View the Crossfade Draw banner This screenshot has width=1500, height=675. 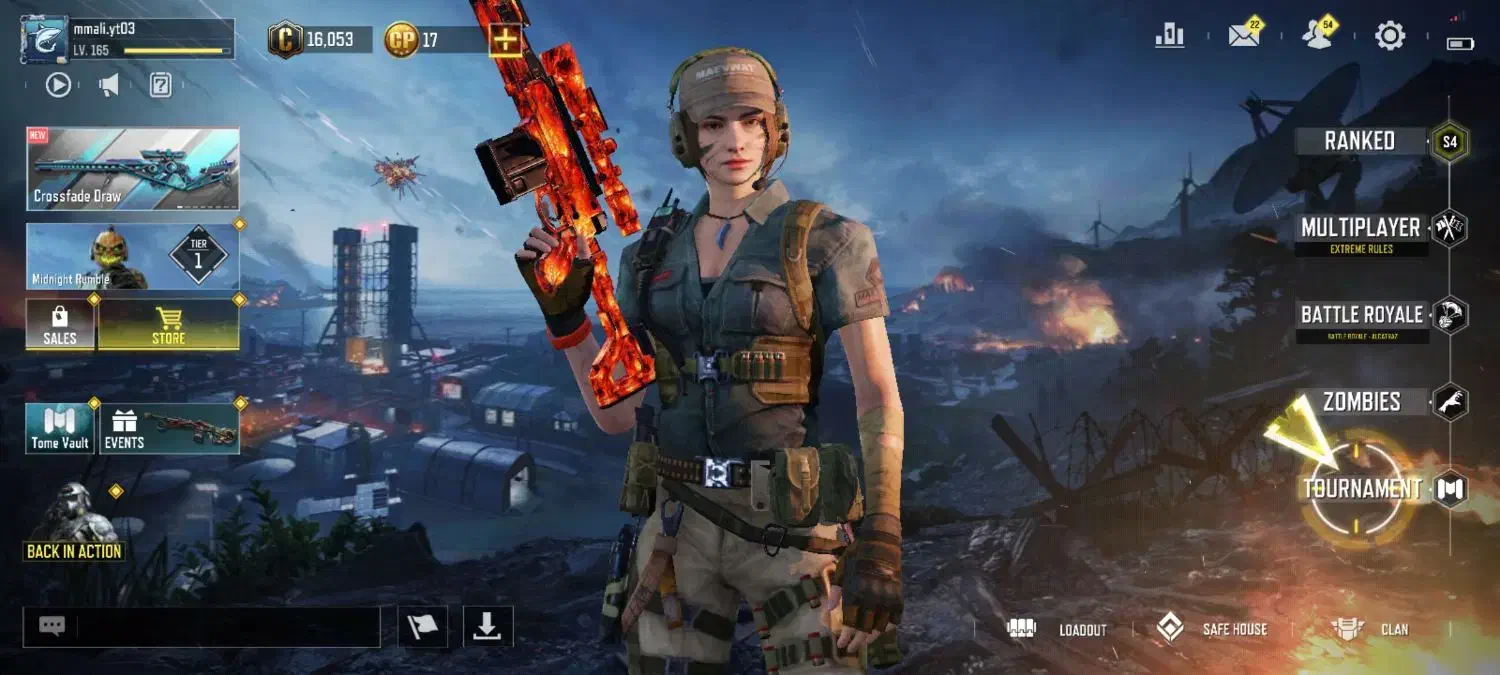coord(133,169)
